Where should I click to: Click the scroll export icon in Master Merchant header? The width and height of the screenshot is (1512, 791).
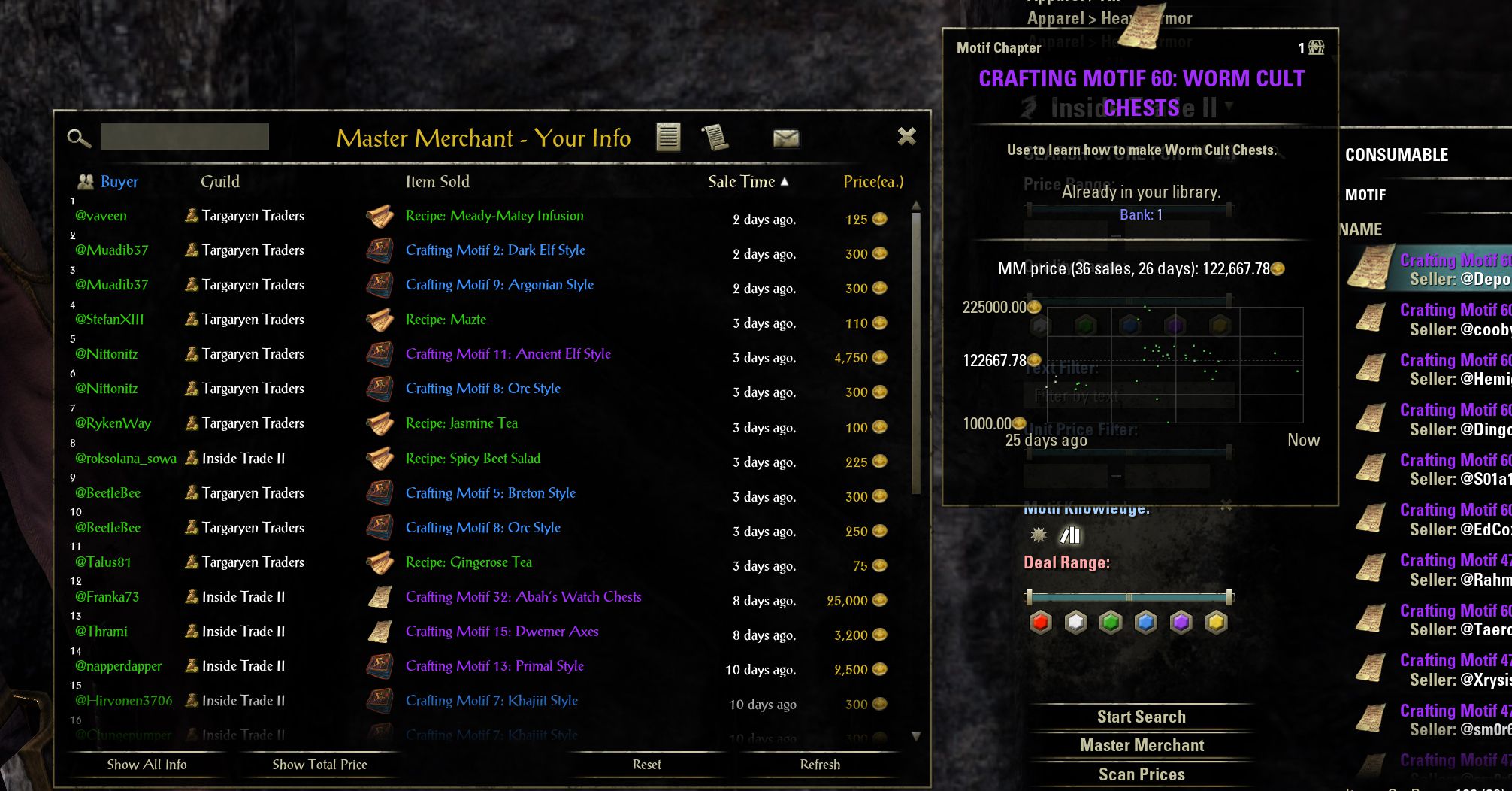coord(715,138)
